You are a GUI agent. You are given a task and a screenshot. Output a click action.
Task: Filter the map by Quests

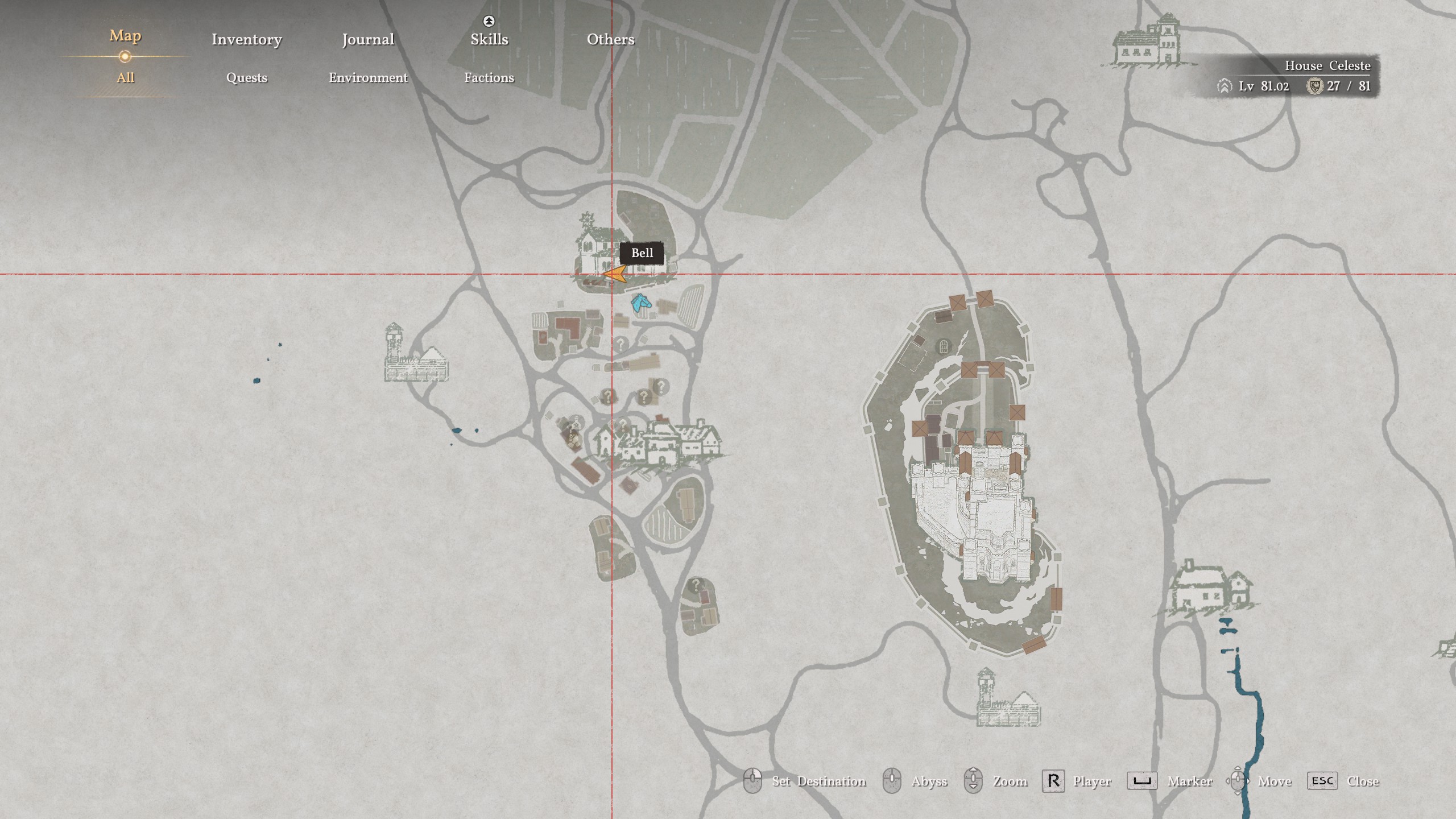246,77
